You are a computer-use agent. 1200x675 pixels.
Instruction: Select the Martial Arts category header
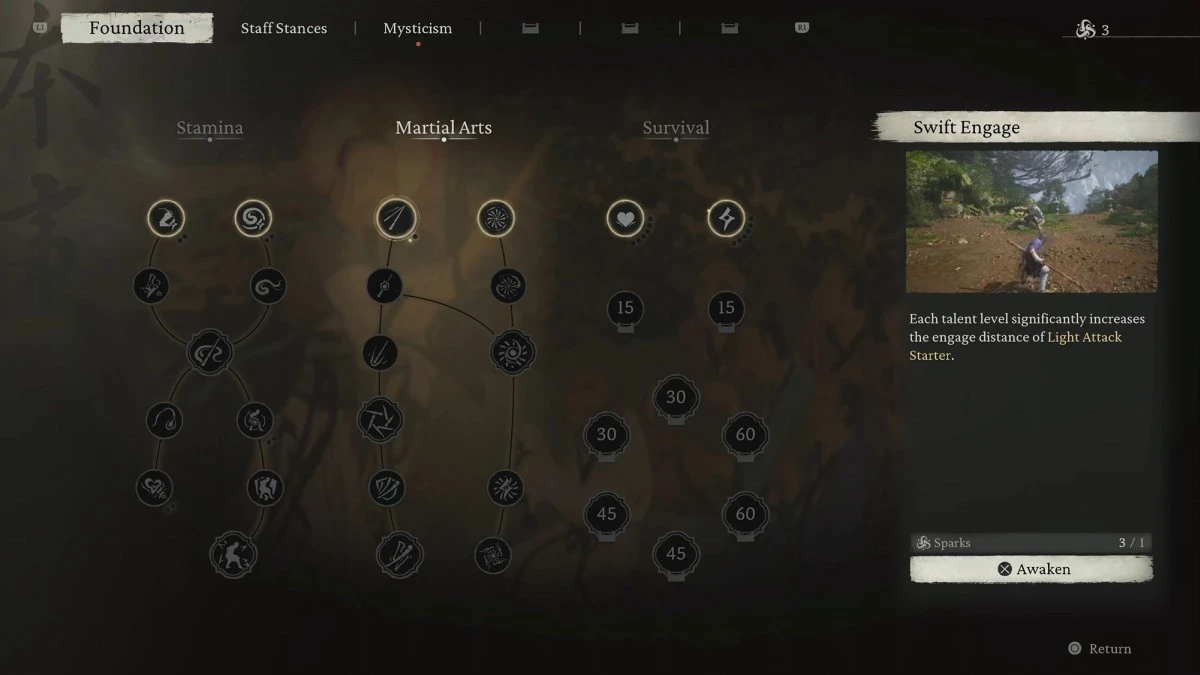pos(444,128)
